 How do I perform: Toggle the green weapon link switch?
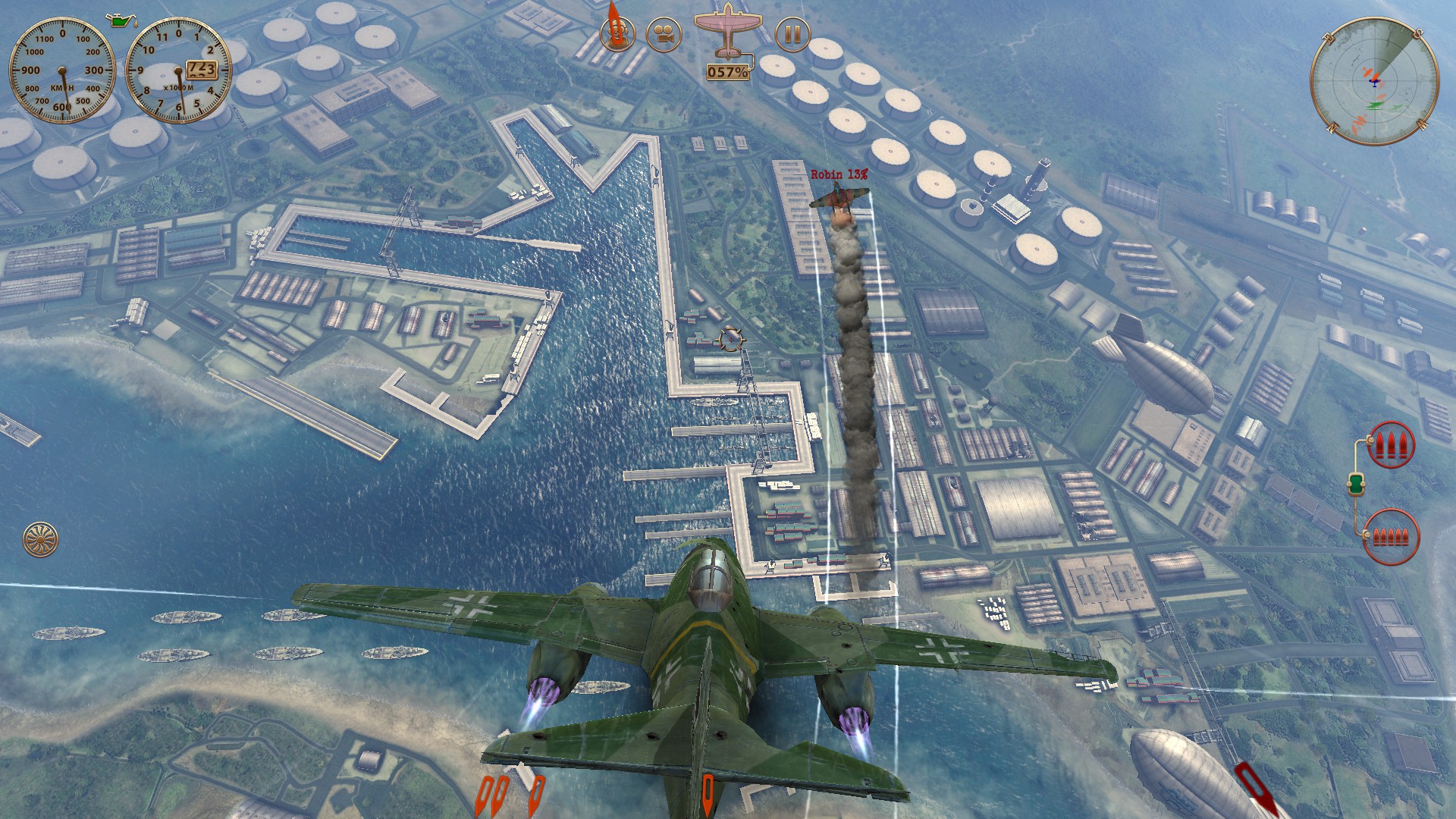coord(1357,484)
